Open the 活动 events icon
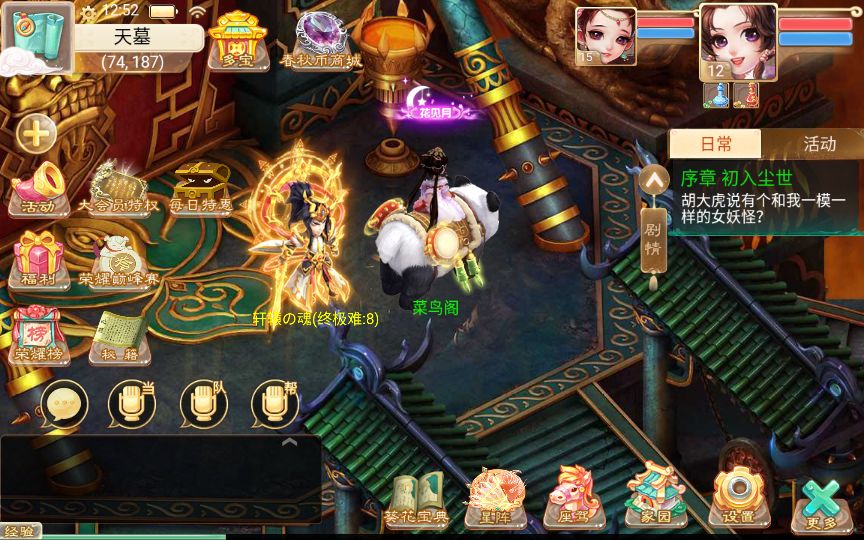Screen dimensions: 864x540 [39, 188]
